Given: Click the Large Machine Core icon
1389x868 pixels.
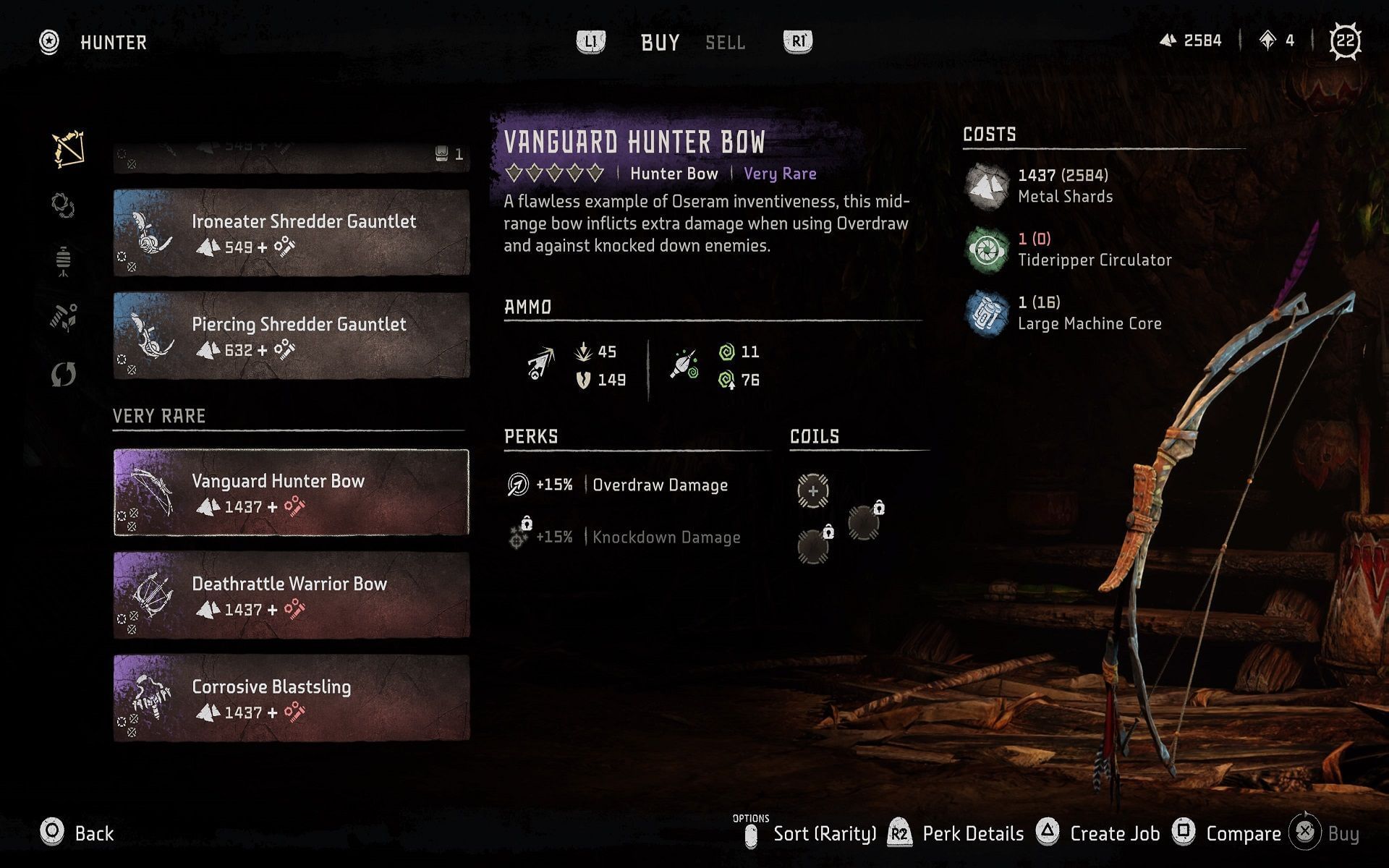Looking at the screenshot, I should coord(985,314).
